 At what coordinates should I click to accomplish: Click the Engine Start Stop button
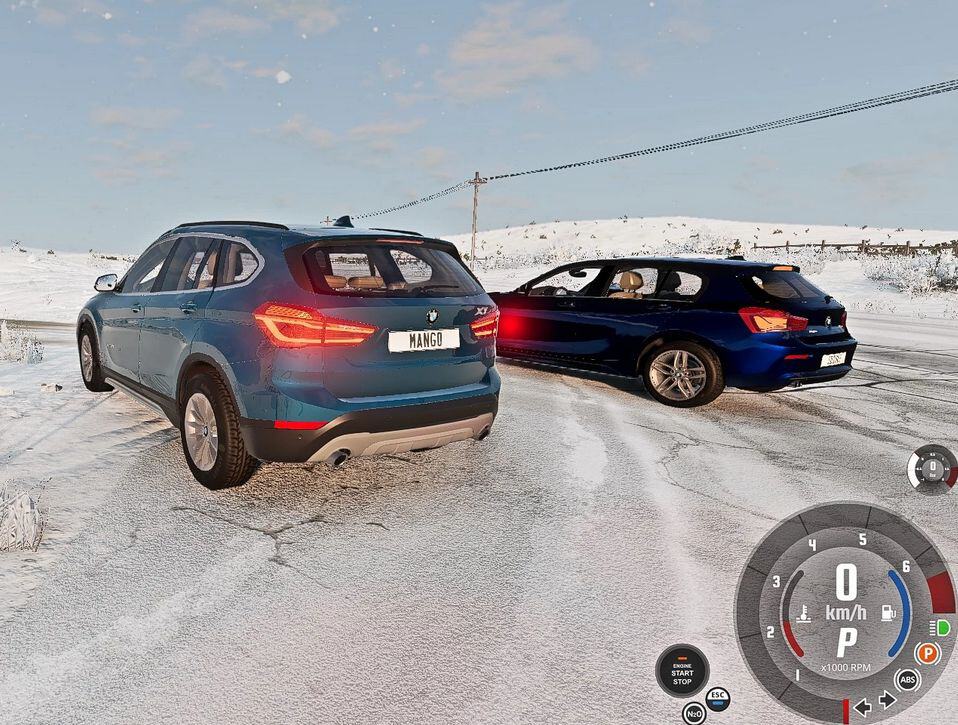point(682,671)
